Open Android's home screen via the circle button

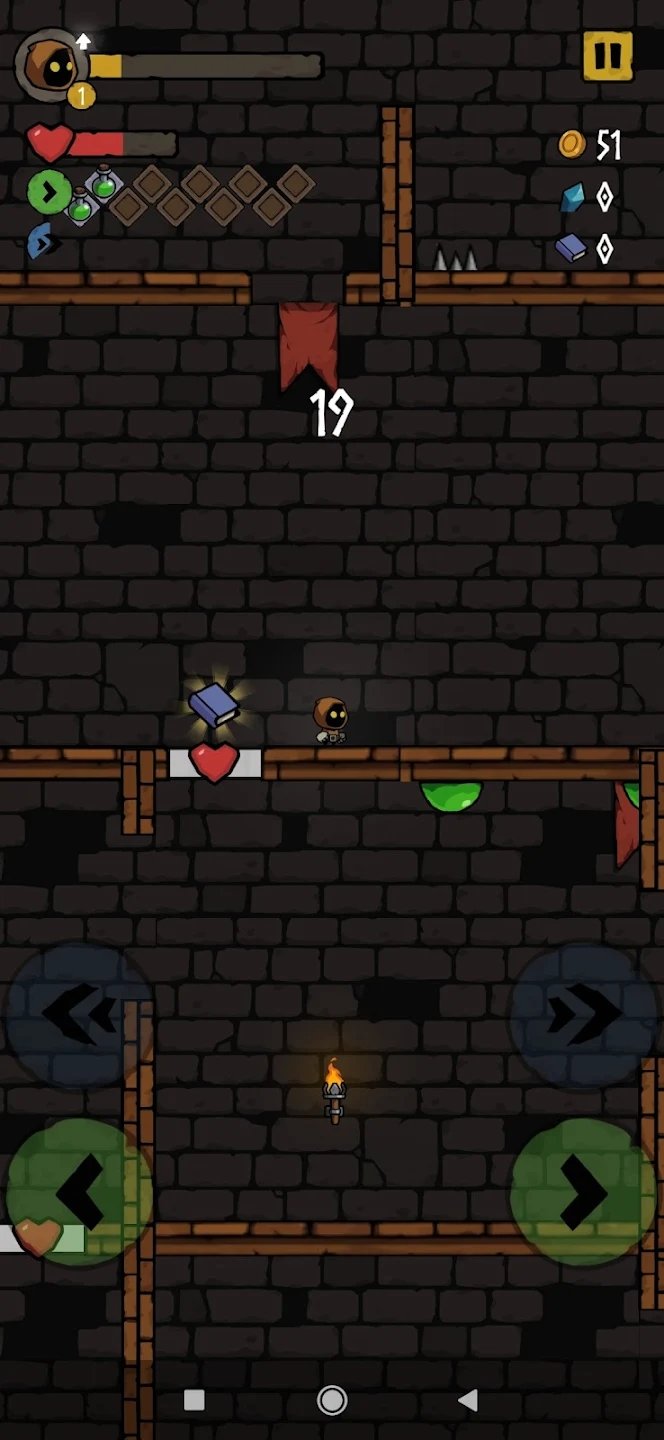point(332,1400)
